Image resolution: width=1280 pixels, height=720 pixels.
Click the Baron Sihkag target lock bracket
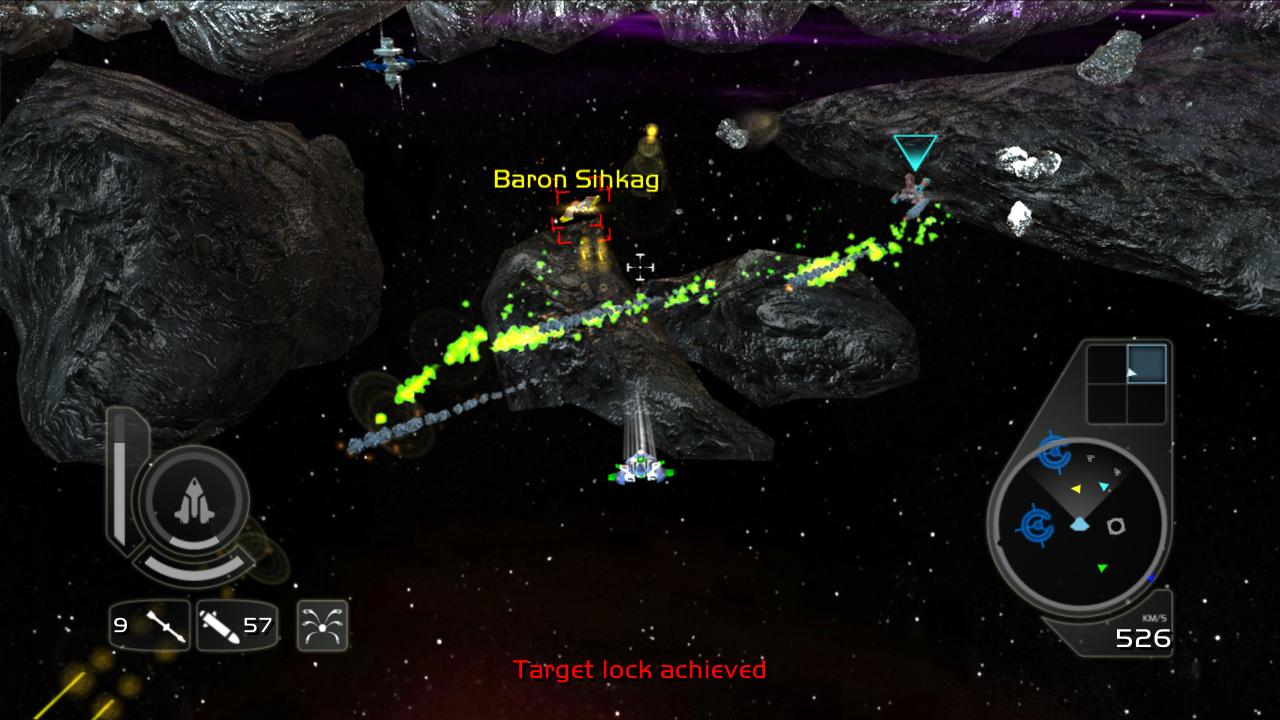[582, 216]
